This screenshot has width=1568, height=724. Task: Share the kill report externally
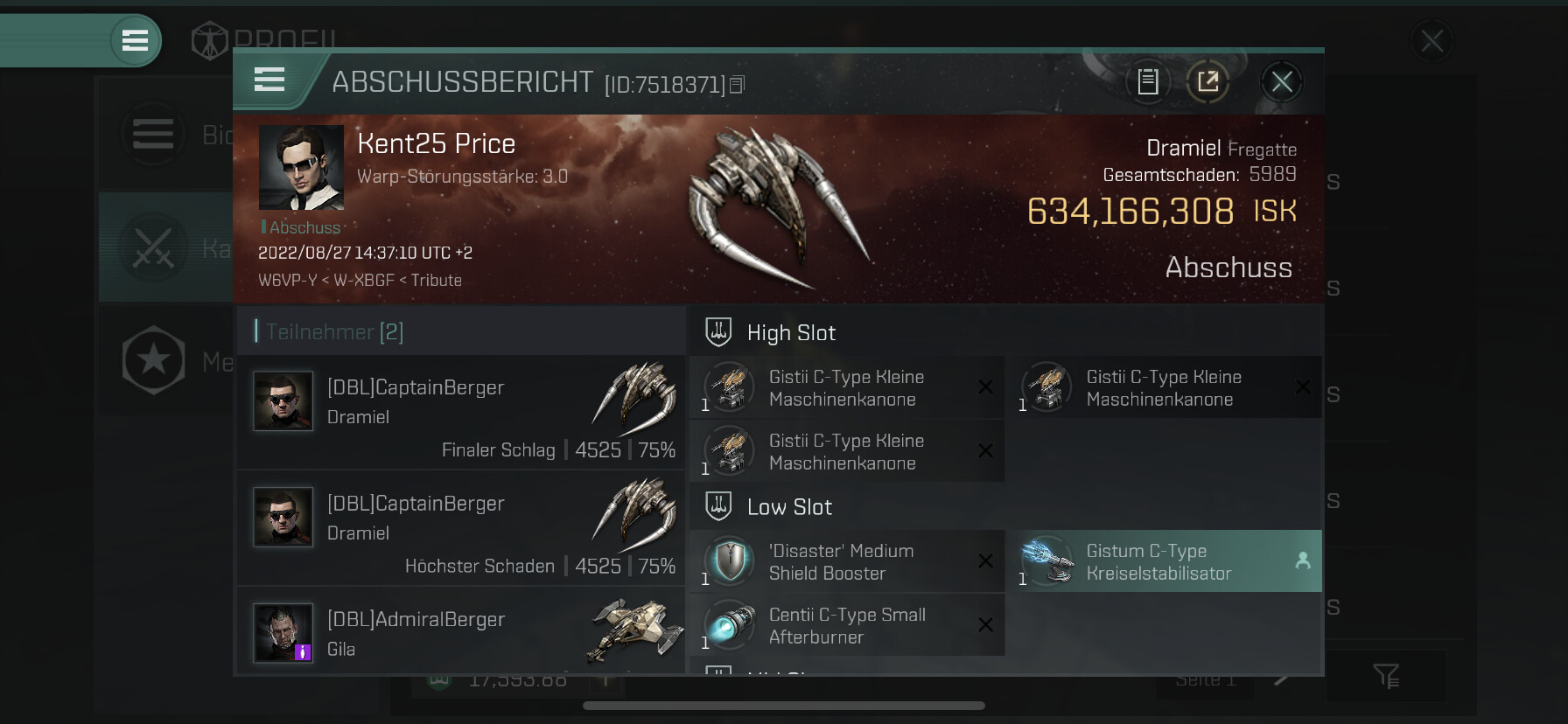point(1207,82)
